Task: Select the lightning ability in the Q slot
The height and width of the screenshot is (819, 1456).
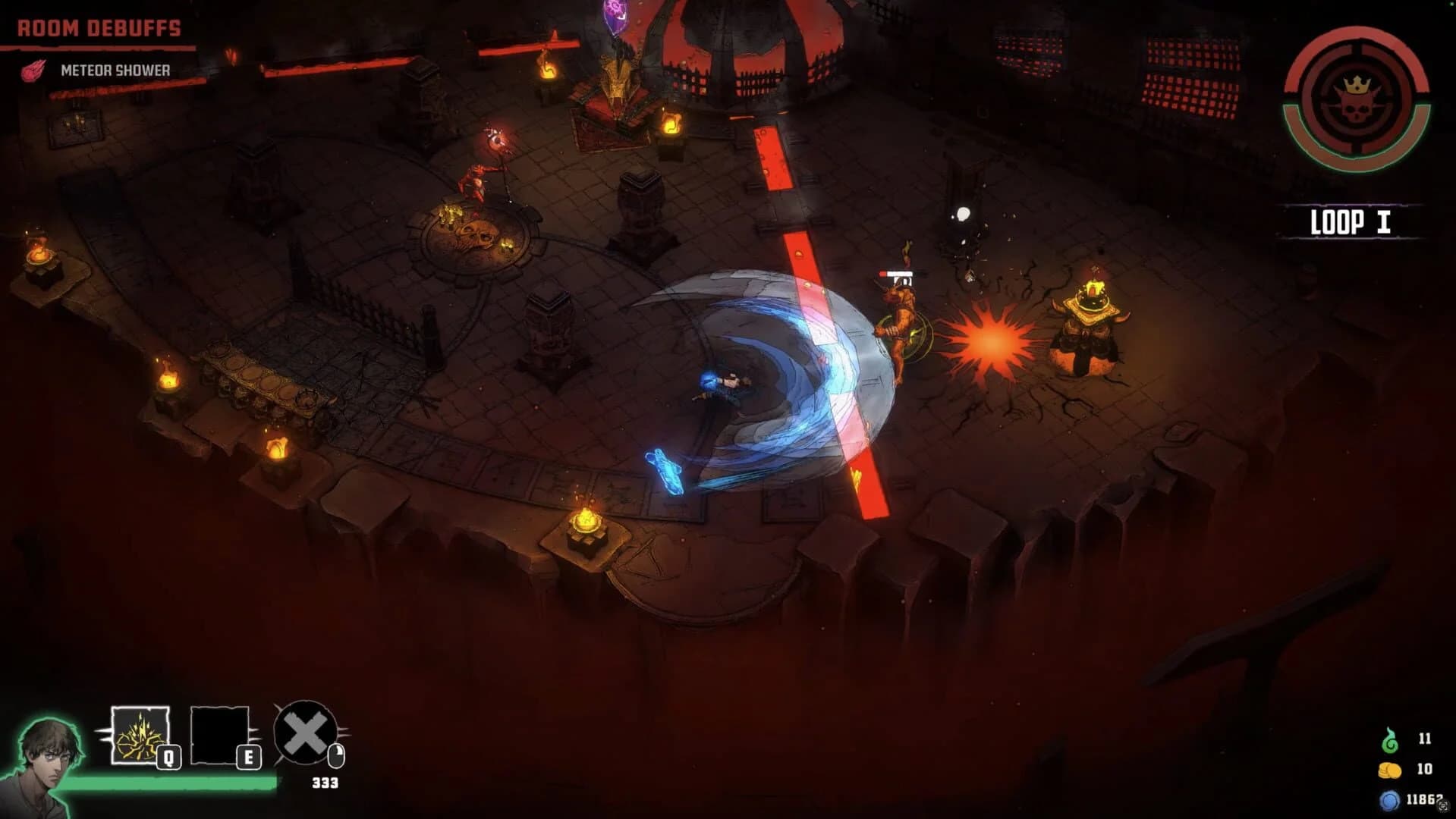Action: [x=139, y=734]
